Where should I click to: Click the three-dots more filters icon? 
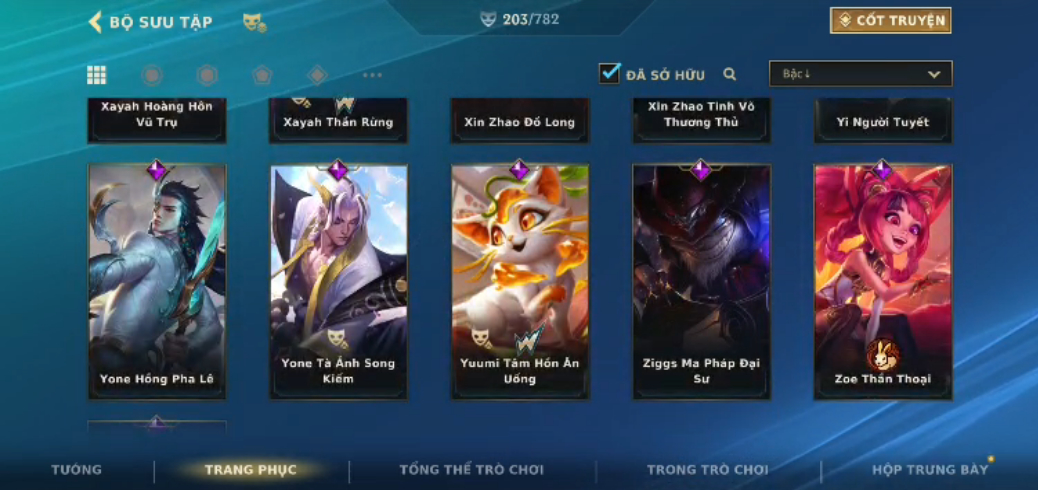(x=372, y=75)
